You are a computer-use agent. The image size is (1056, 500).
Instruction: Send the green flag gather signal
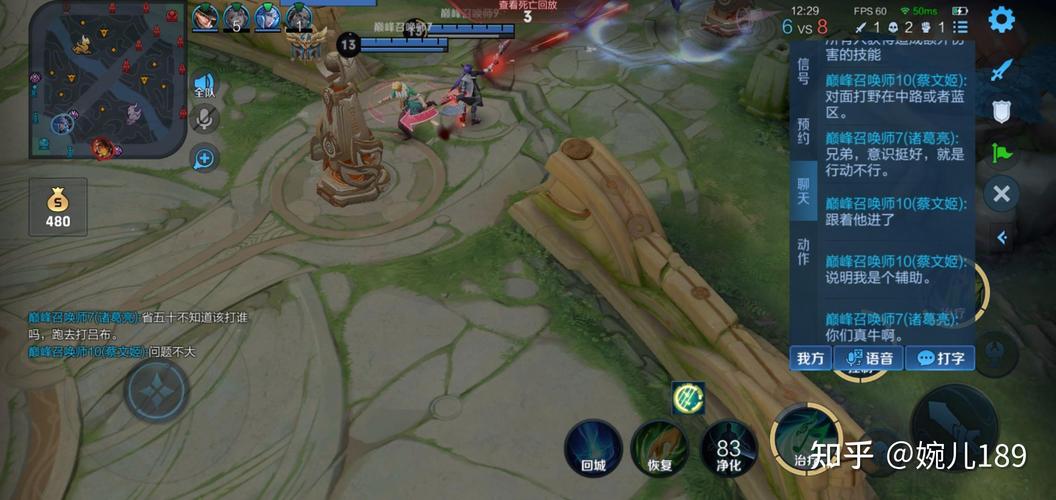[1002, 152]
